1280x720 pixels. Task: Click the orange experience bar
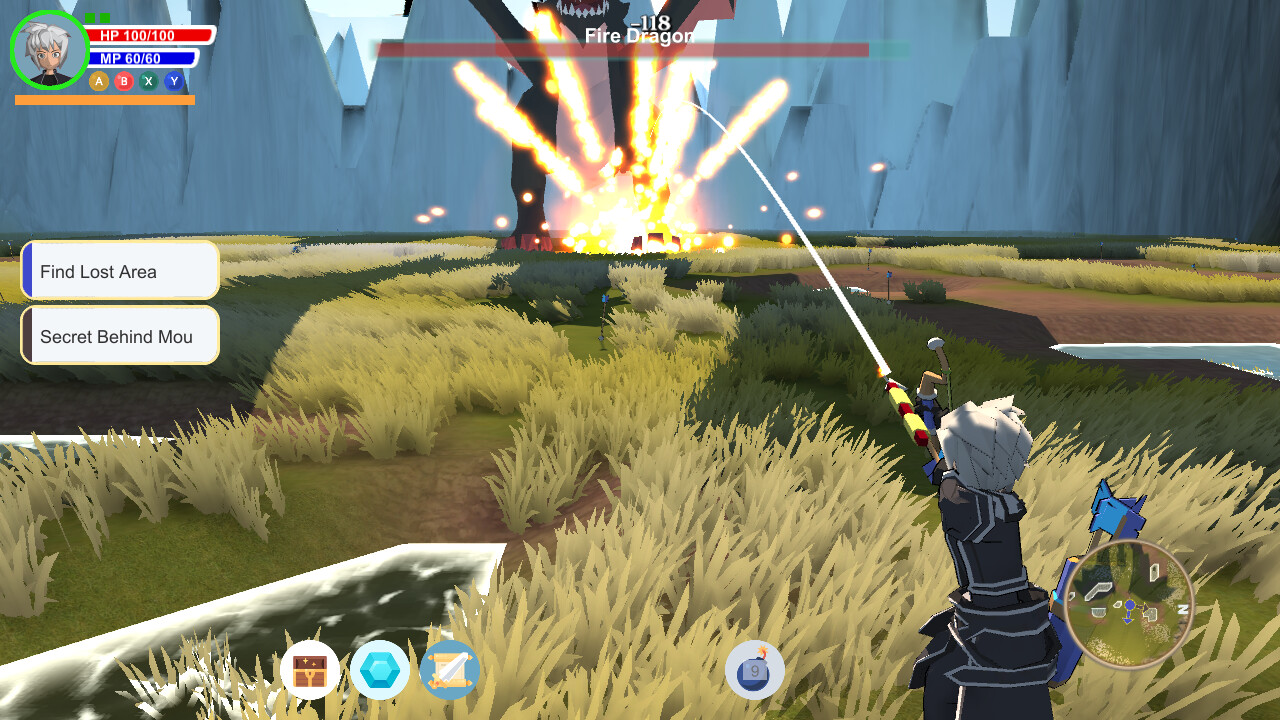tap(106, 100)
